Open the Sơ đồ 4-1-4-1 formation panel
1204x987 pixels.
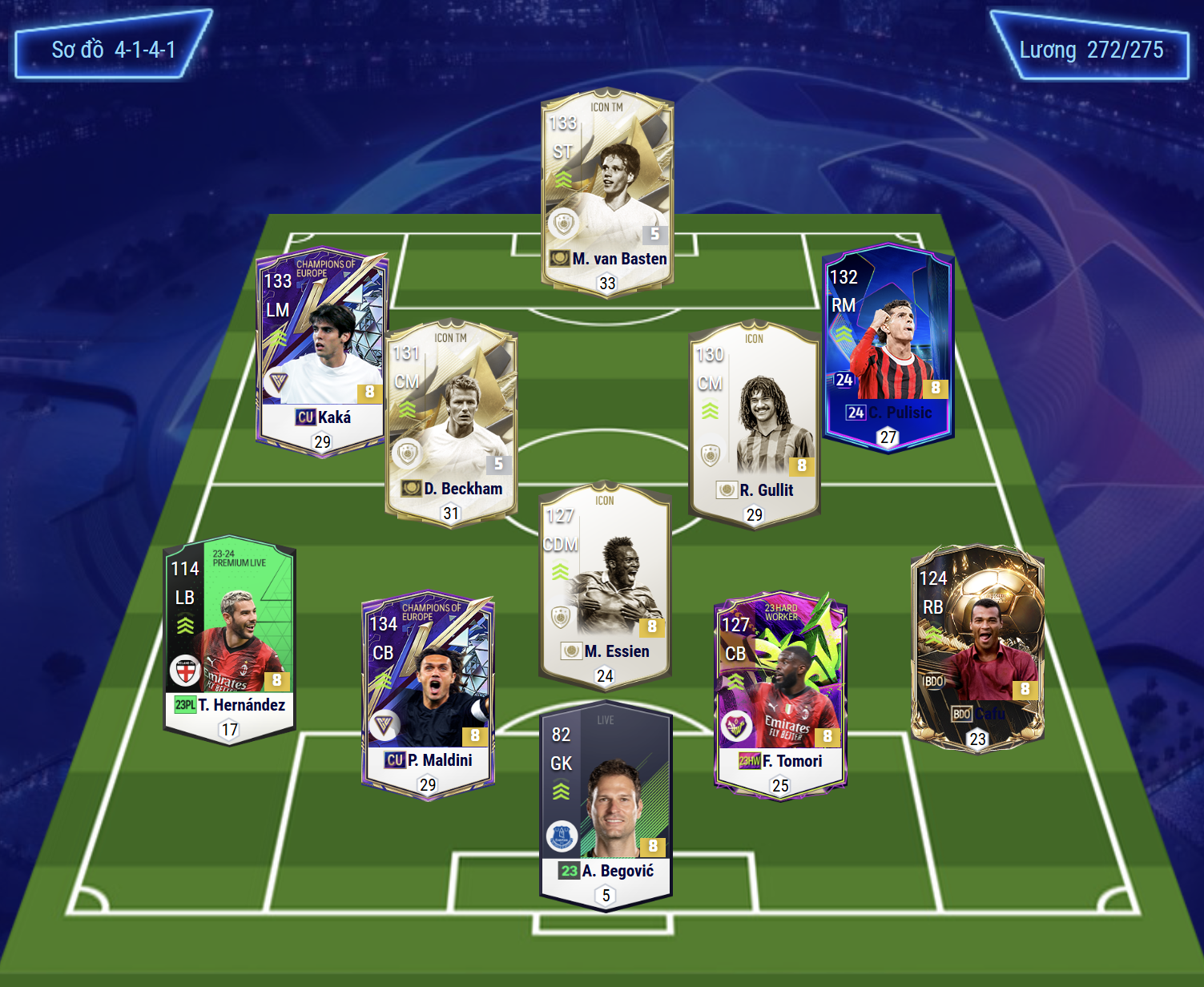(114, 50)
